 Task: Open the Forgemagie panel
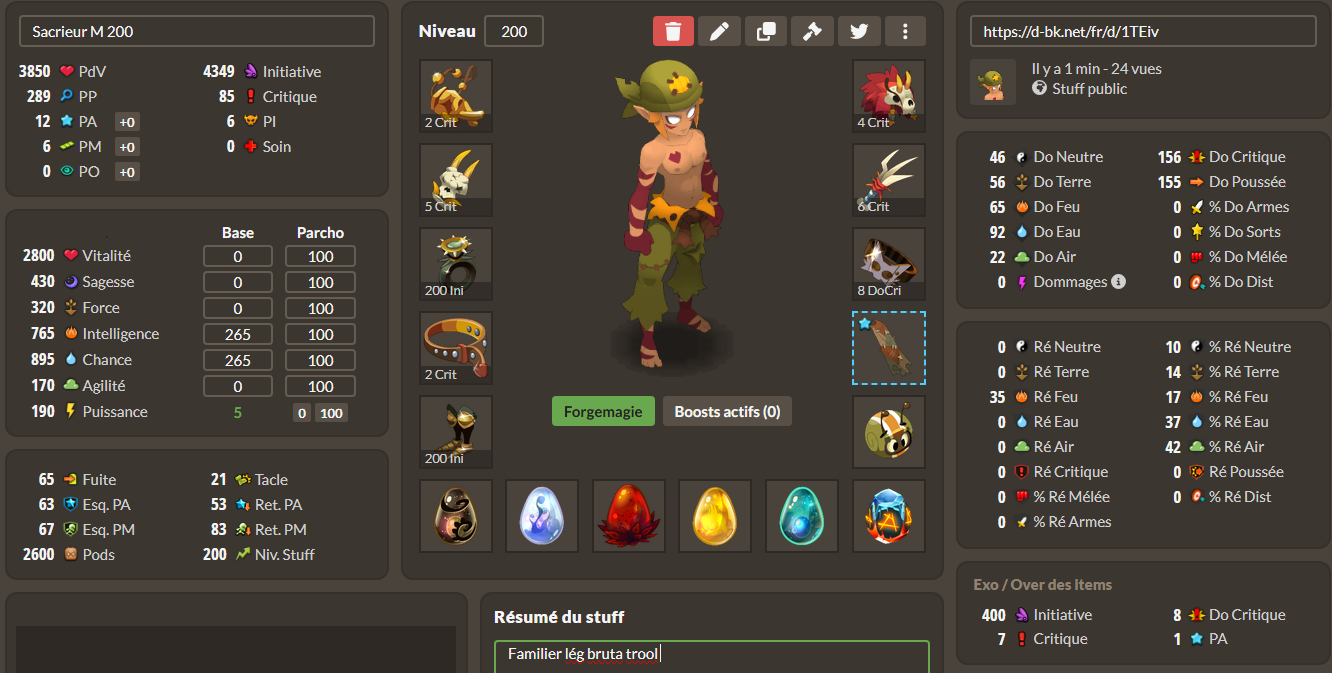603,411
